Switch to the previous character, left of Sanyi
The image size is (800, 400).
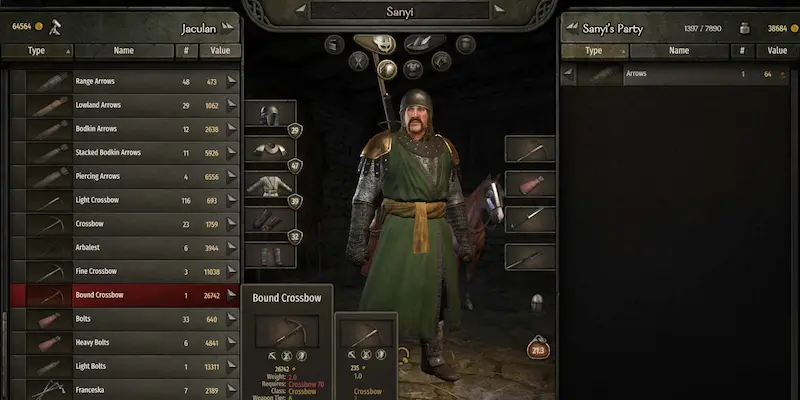click(299, 11)
